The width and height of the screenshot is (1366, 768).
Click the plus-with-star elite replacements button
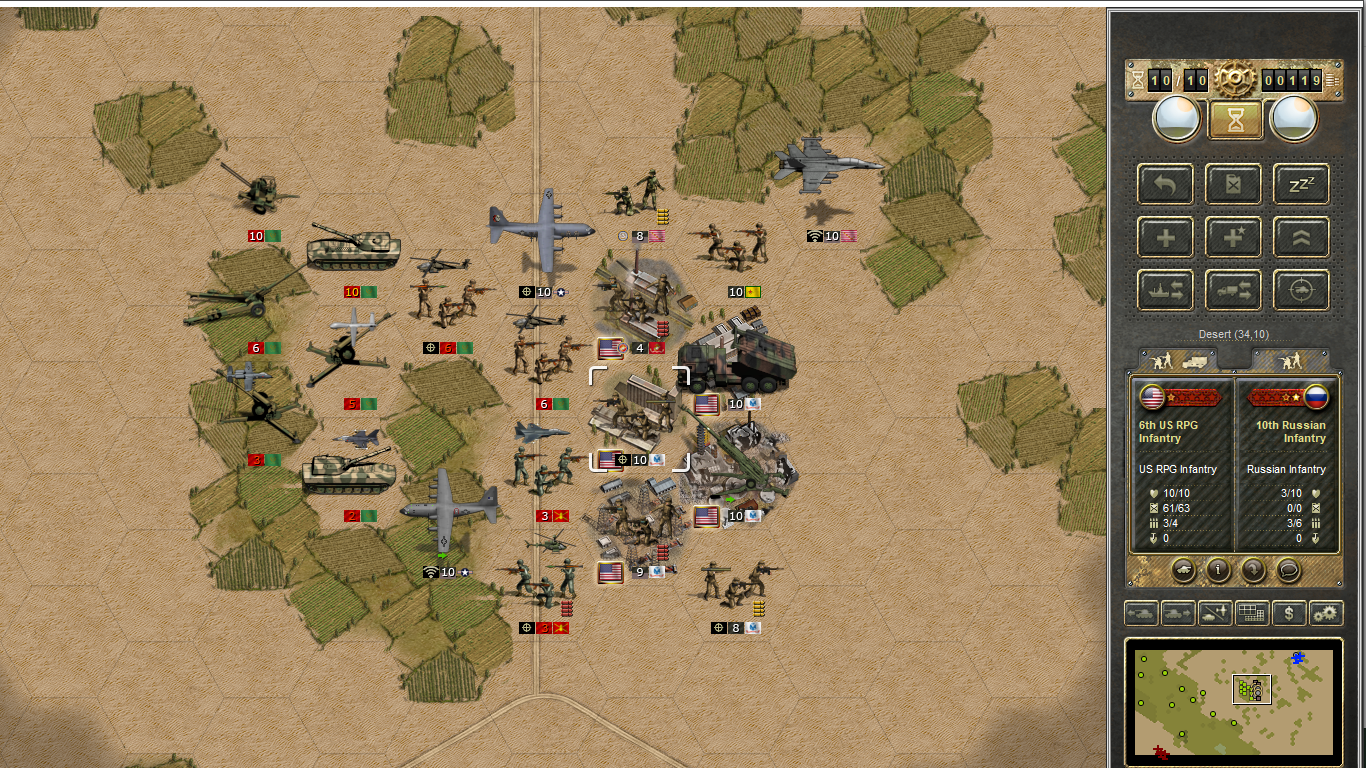[x=1233, y=237]
